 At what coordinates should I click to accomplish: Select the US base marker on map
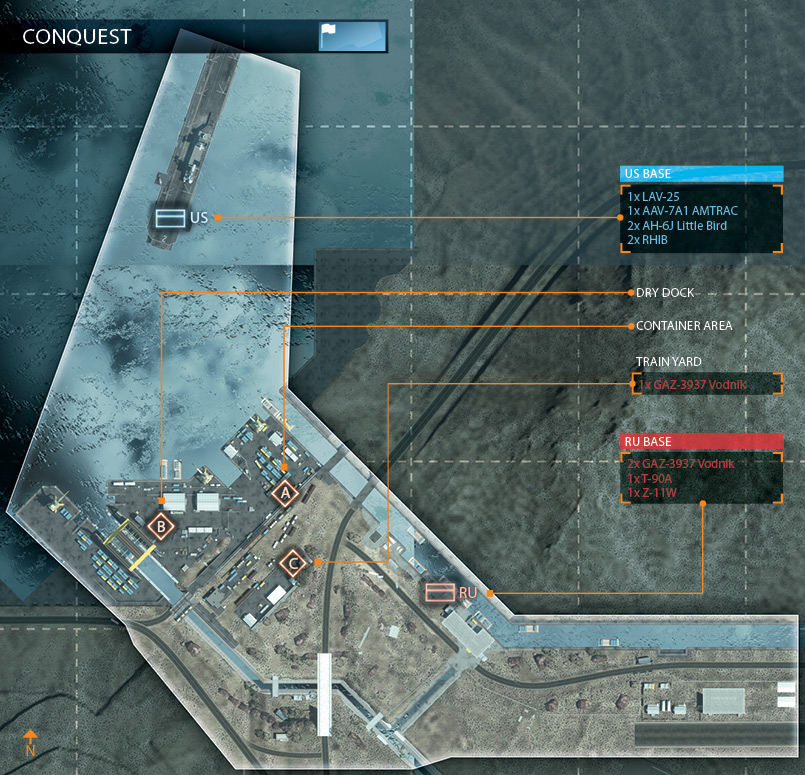pos(168,217)
